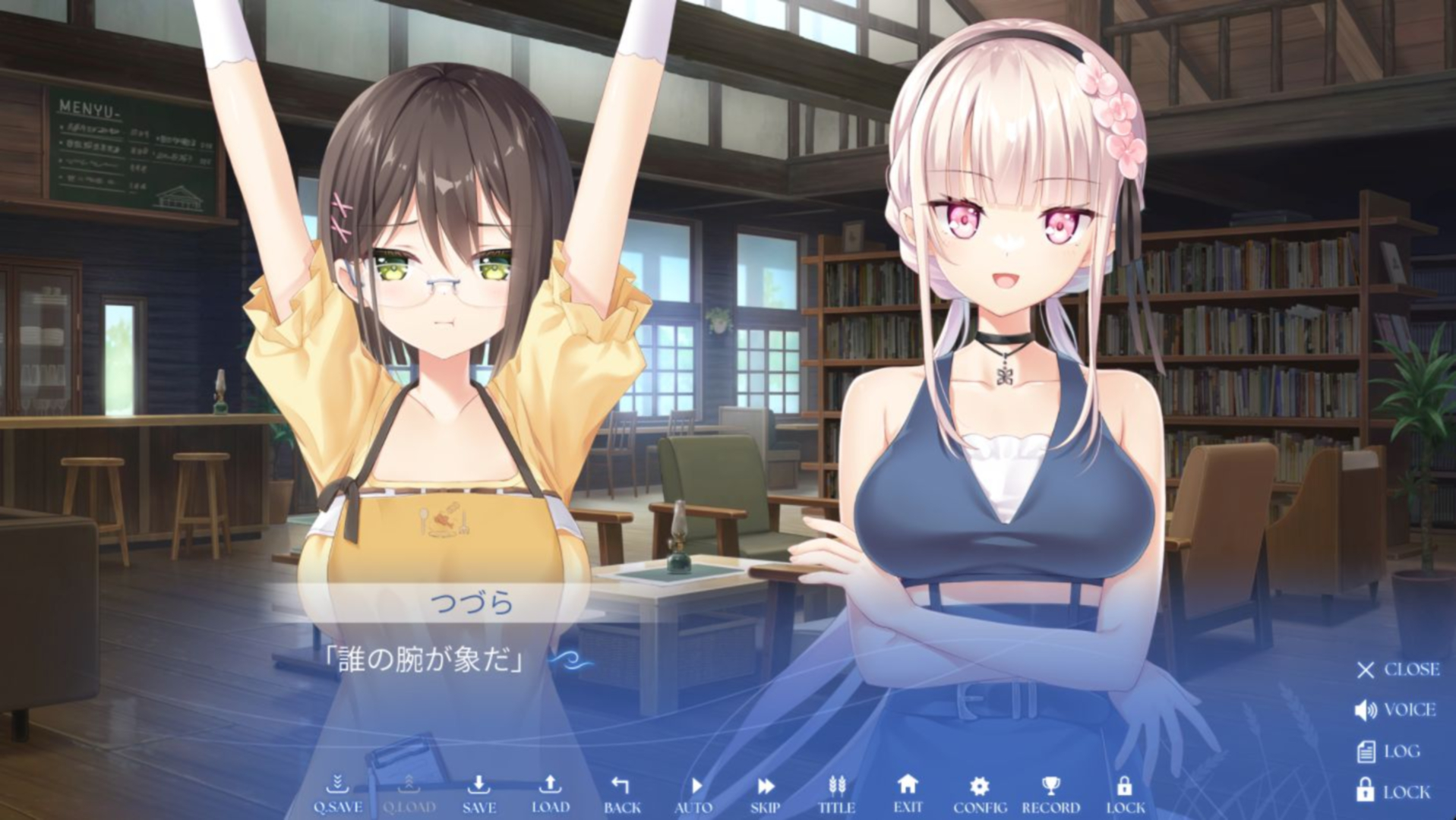This screenshot has height=820, width=1456.
Task: Open the Q.LOAD quick load function
Action: click(411, 790)
